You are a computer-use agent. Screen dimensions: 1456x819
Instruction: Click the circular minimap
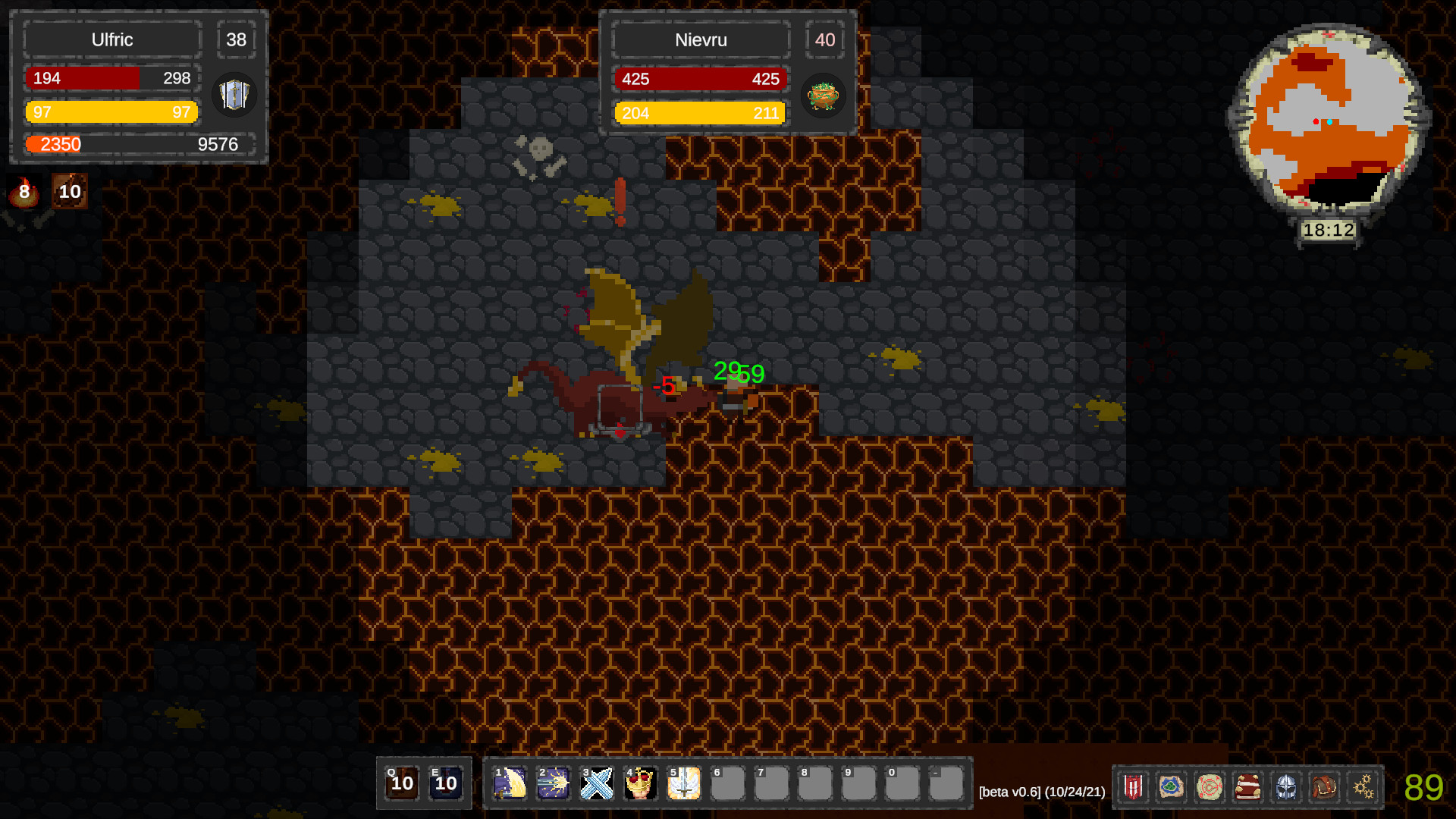coord(1329,120)
